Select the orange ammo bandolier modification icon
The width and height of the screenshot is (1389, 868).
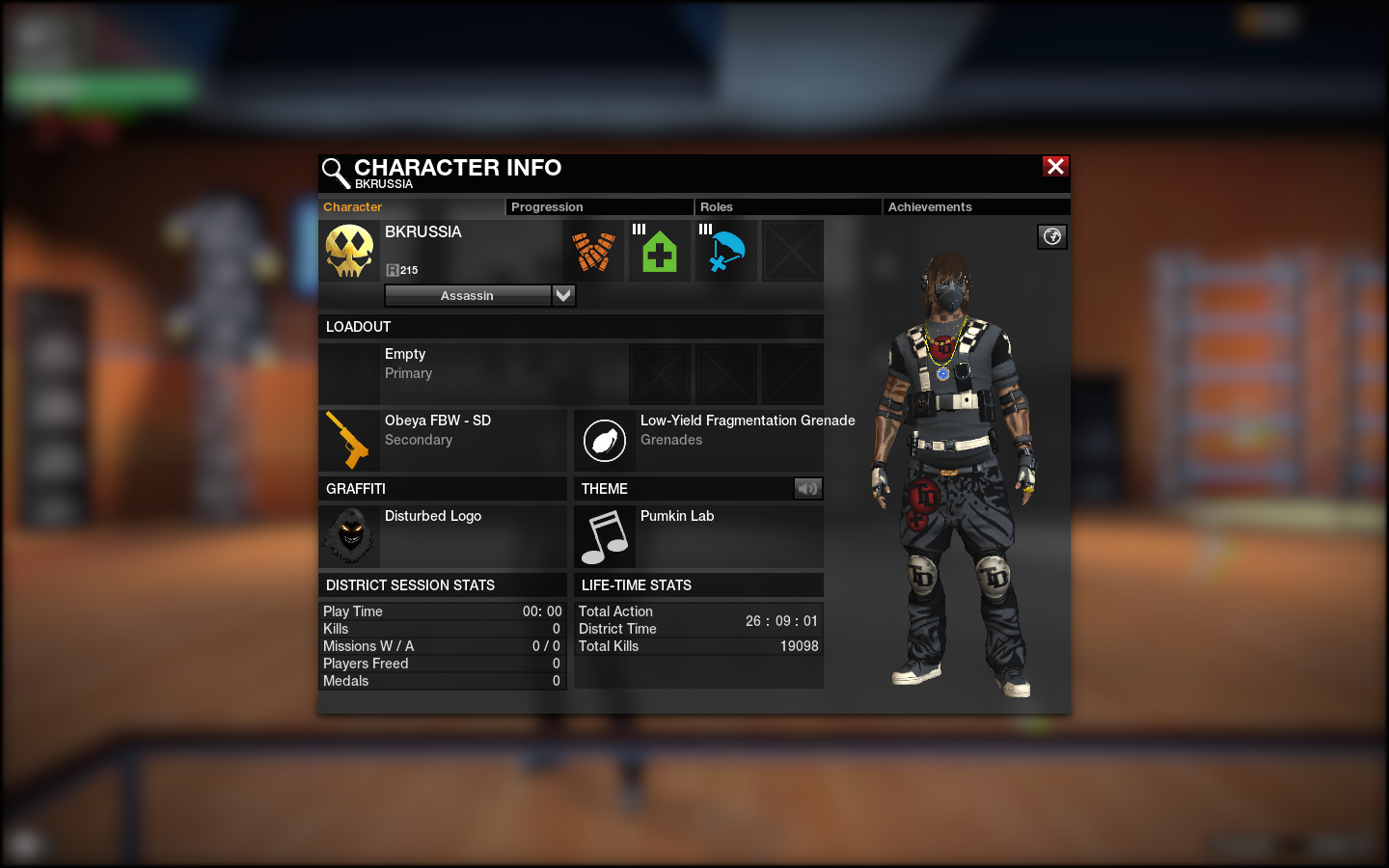(x=593, y=251)
